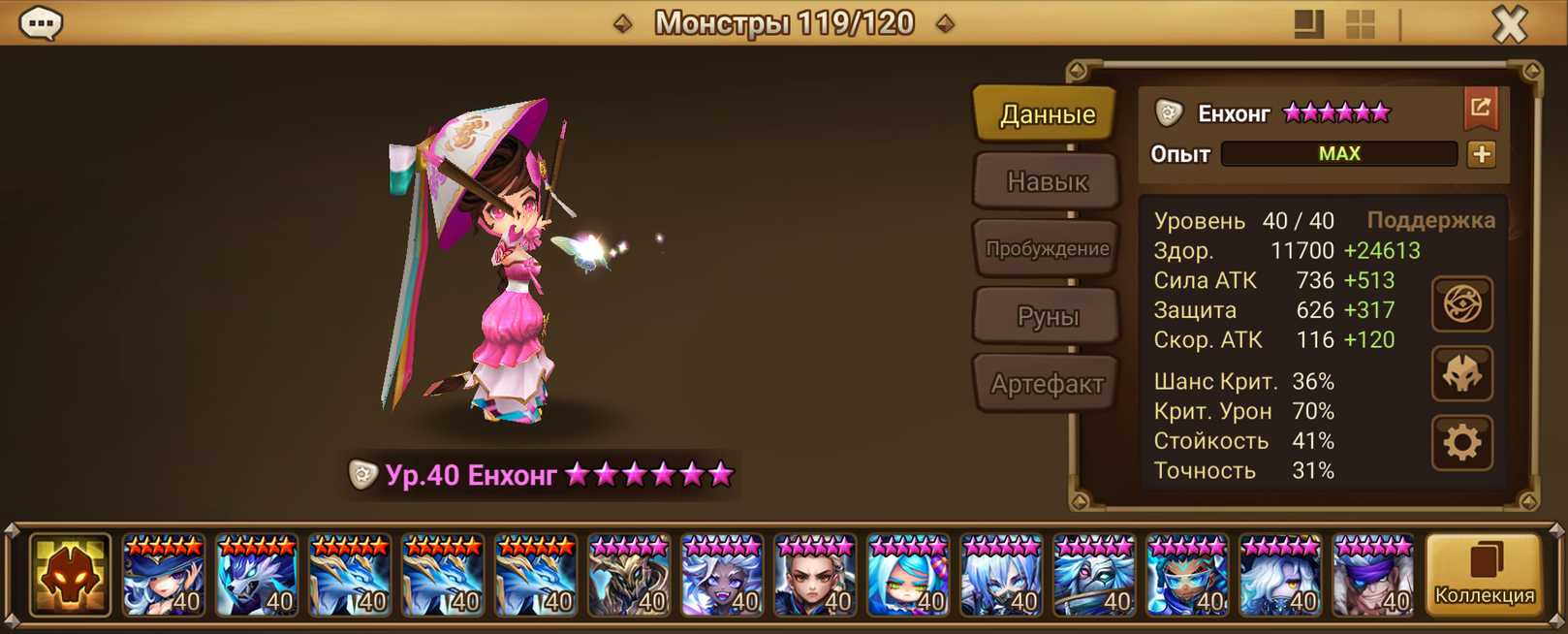Viewport: 1568px width, 634px height.
Task: Tap the plus button next to Опыт
Action: tap(1481, 154)
